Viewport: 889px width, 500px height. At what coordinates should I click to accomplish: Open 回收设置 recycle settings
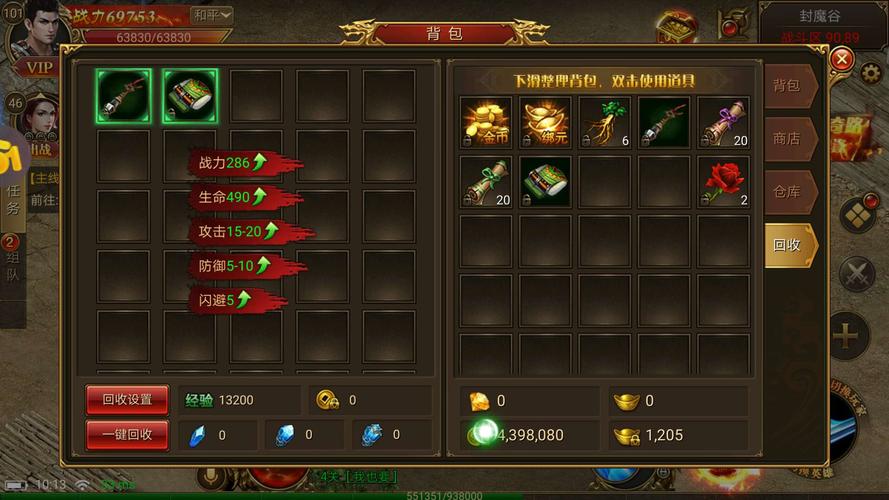(x=127, y=400)
